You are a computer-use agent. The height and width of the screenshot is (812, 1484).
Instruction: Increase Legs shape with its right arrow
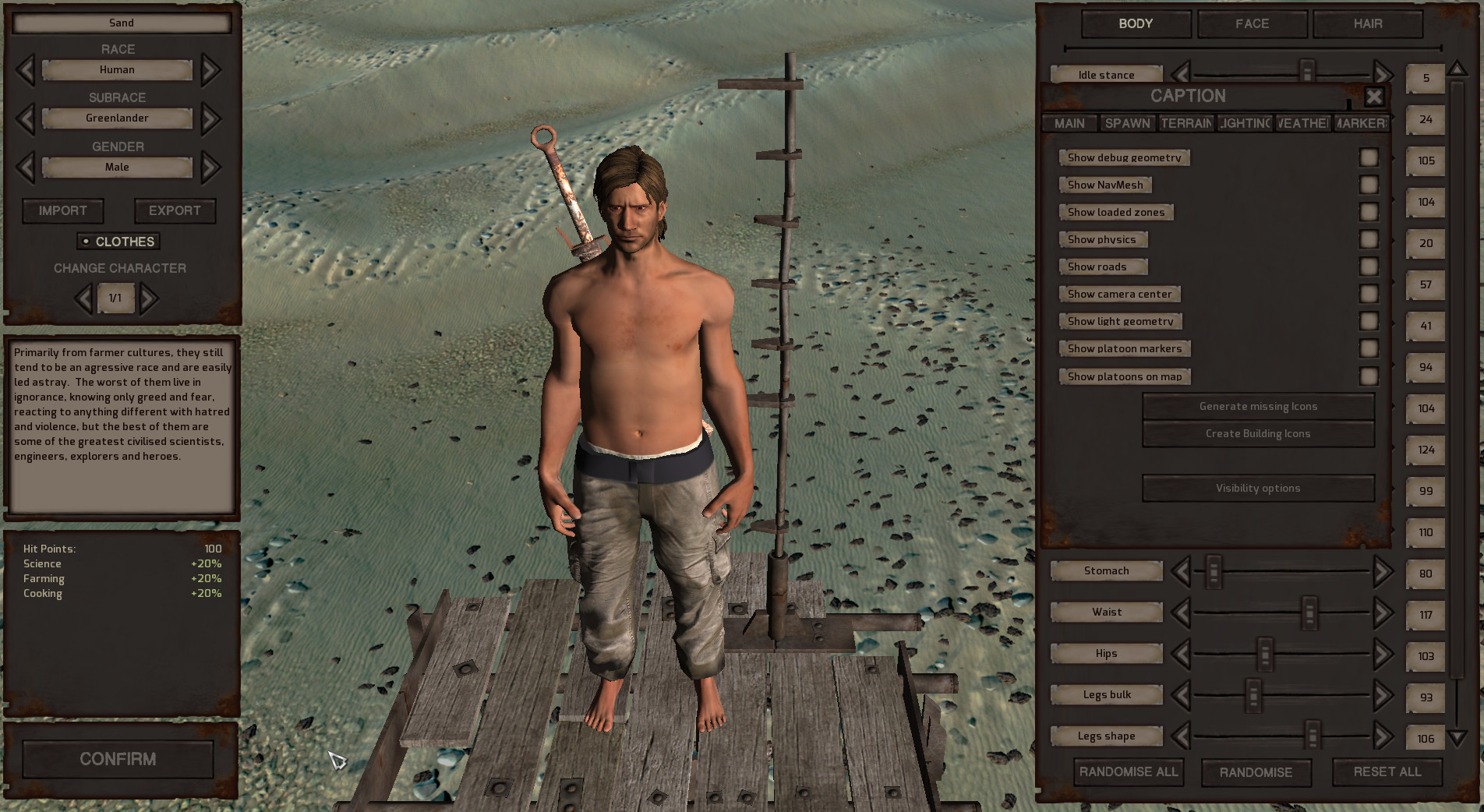point(1384,736)
